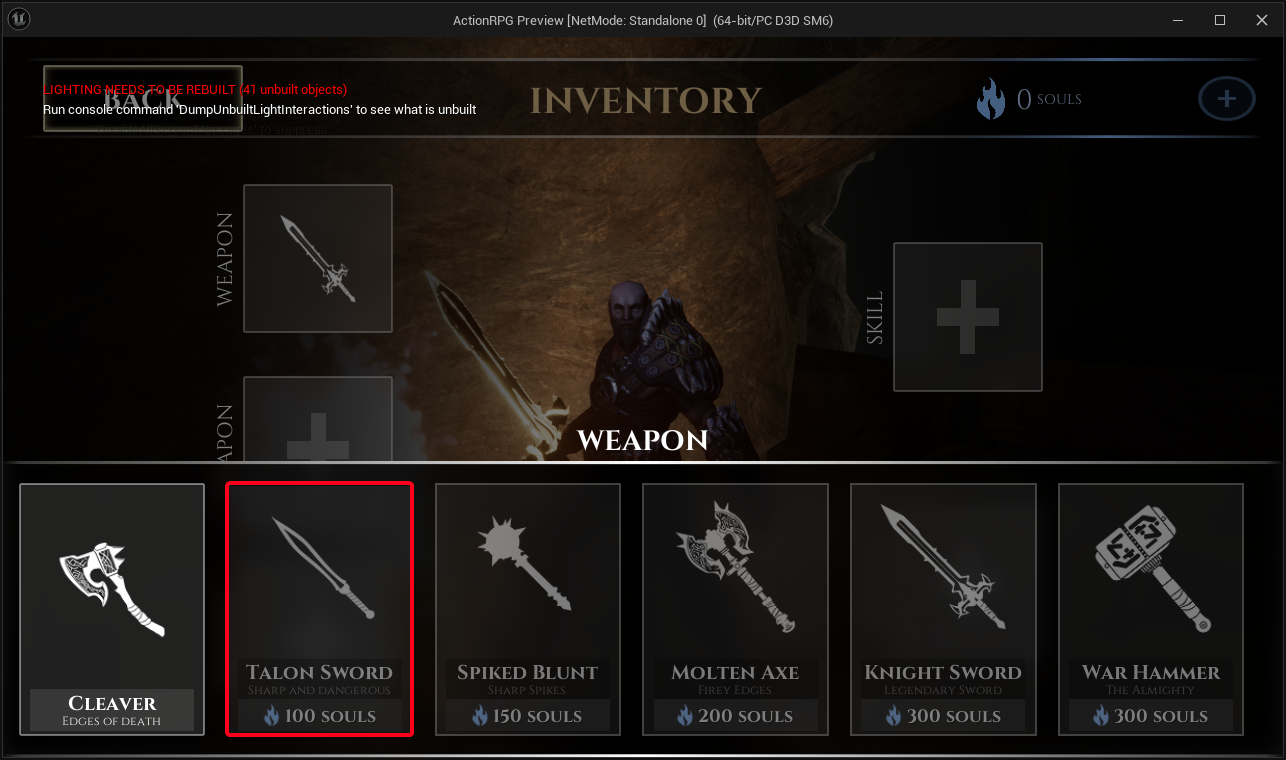Click the plus icon in the Skill slot
This screenshot has height=760, width=1286.
966,317
